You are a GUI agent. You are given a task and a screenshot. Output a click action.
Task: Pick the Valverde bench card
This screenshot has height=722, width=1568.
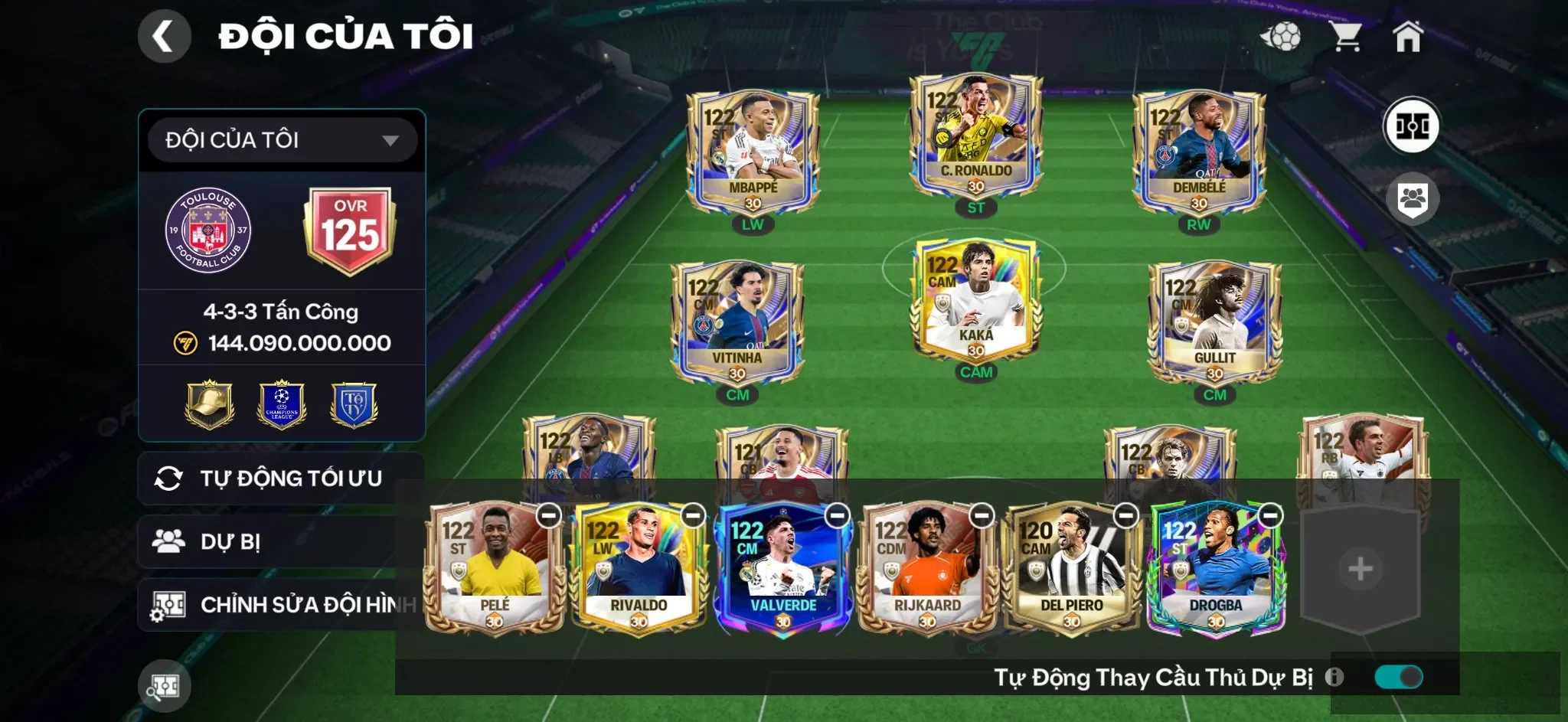pyautogui.click(x=782, y=570)
